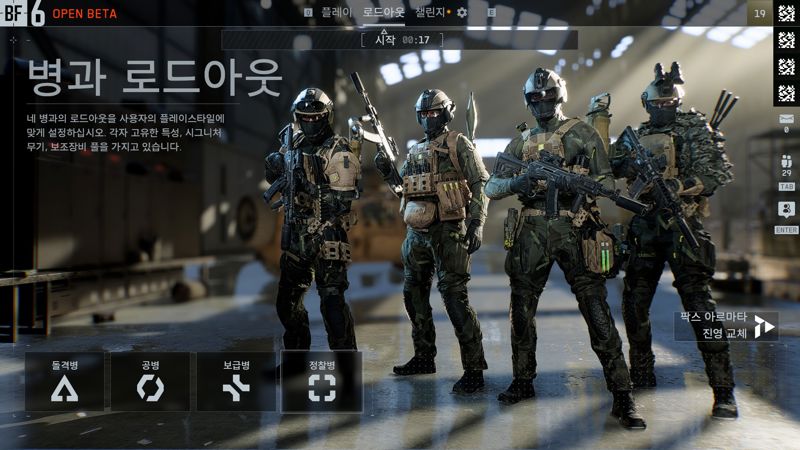Go to the 챌린지 tab
800x450 pixels.
[x=433, y=13]
